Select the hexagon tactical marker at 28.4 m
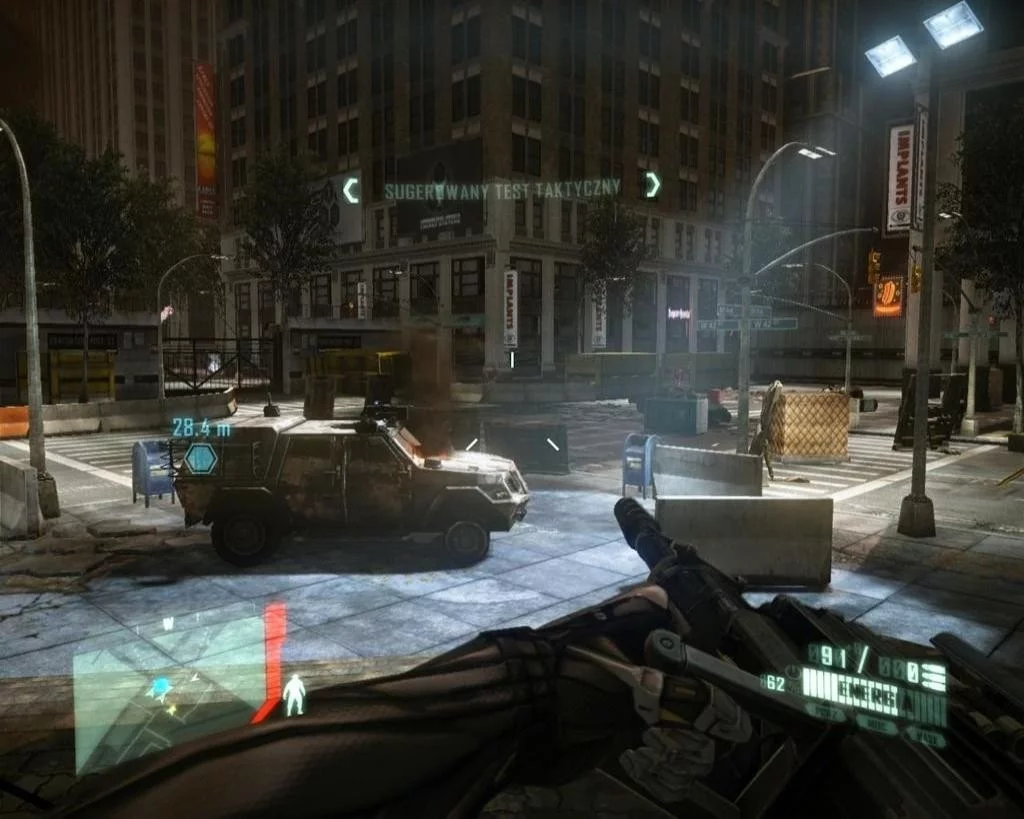The width and height of the screenshot is (1024, 819). click(200, 459)
